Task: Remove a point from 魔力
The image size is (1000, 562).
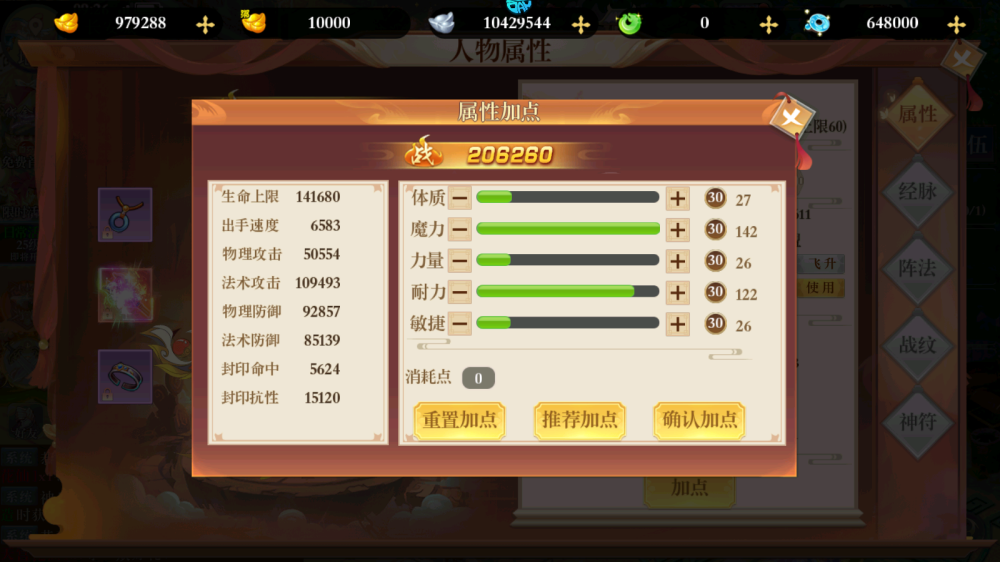Action: [x=460, y=230]
